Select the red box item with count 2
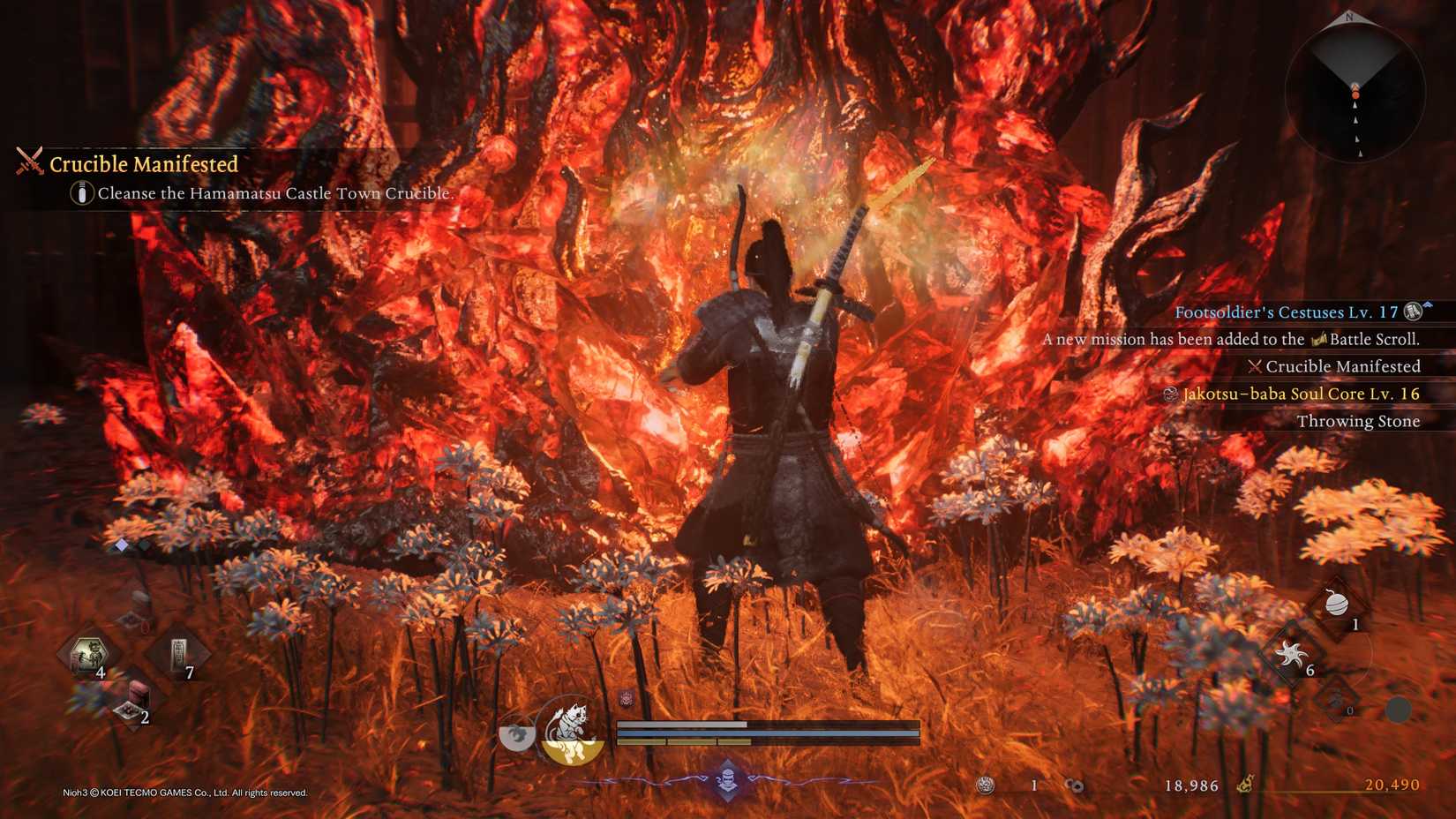 point(134,699)
